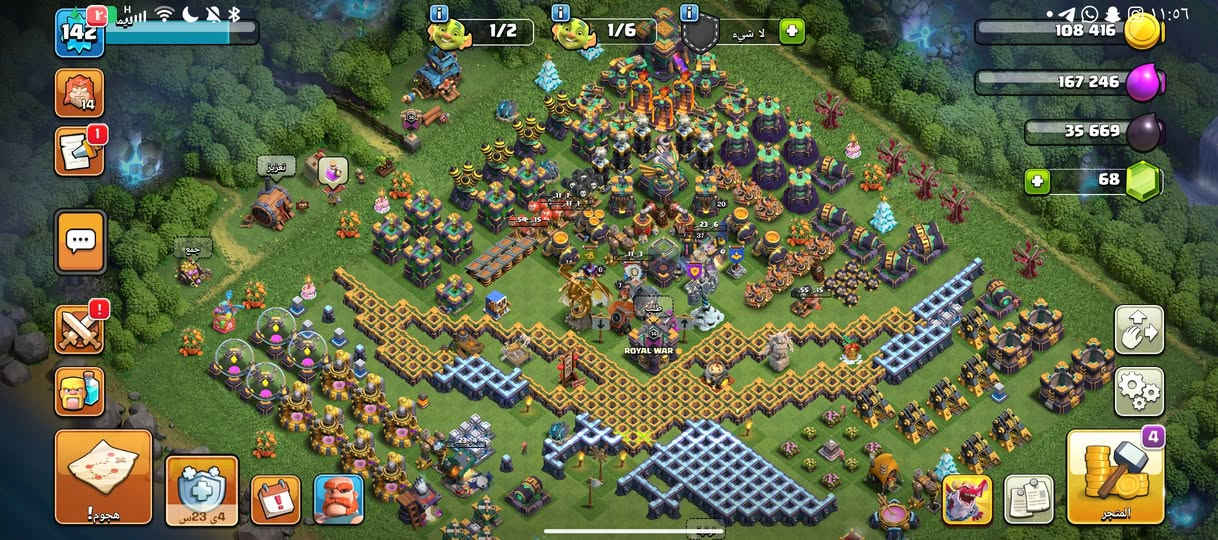Open the village layout editor hand icon

tap(1139, 330)
